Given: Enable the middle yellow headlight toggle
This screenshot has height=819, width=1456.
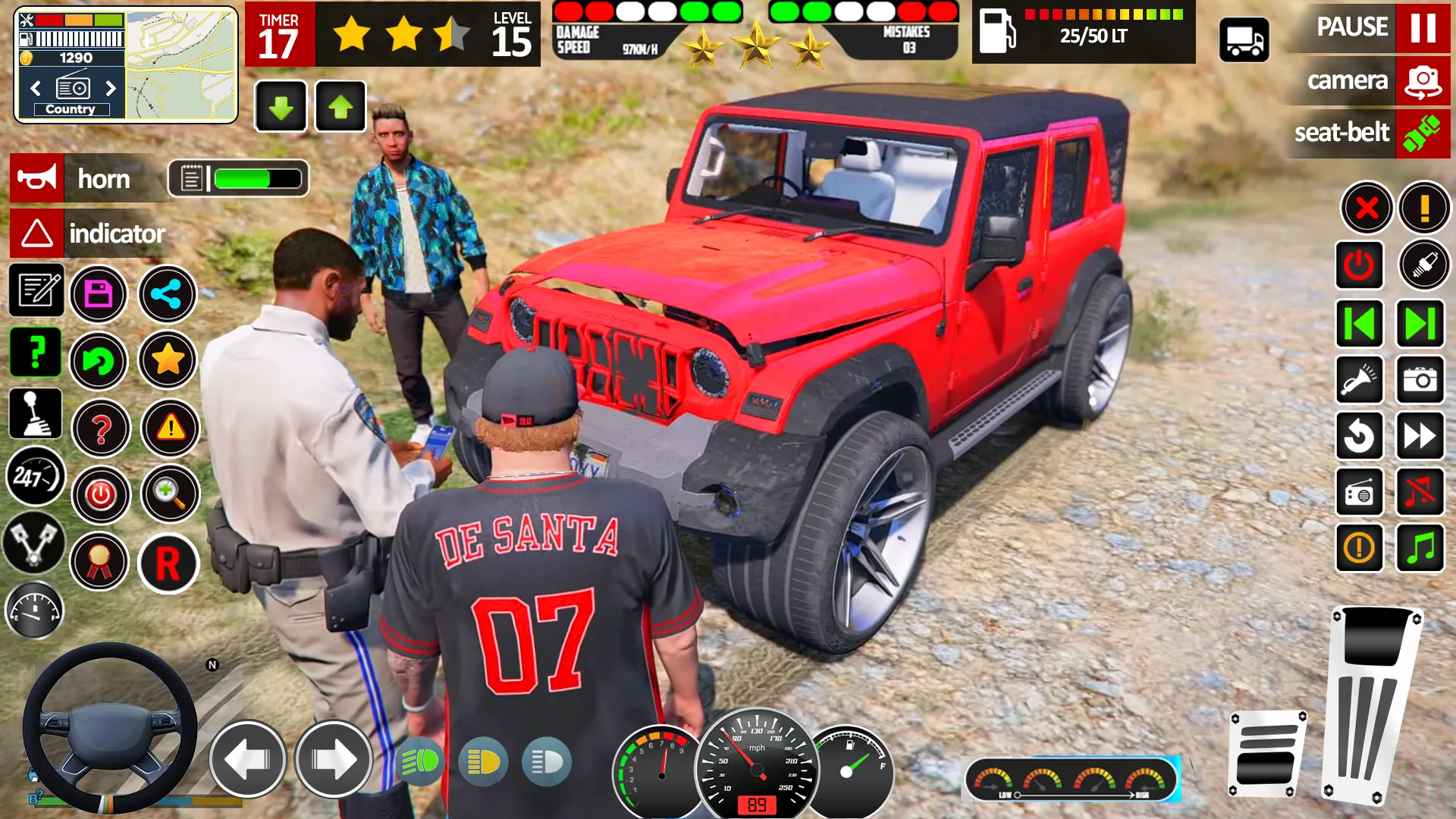Looking at the screenshot, I should pyautogui.click(x=483, y=761).
